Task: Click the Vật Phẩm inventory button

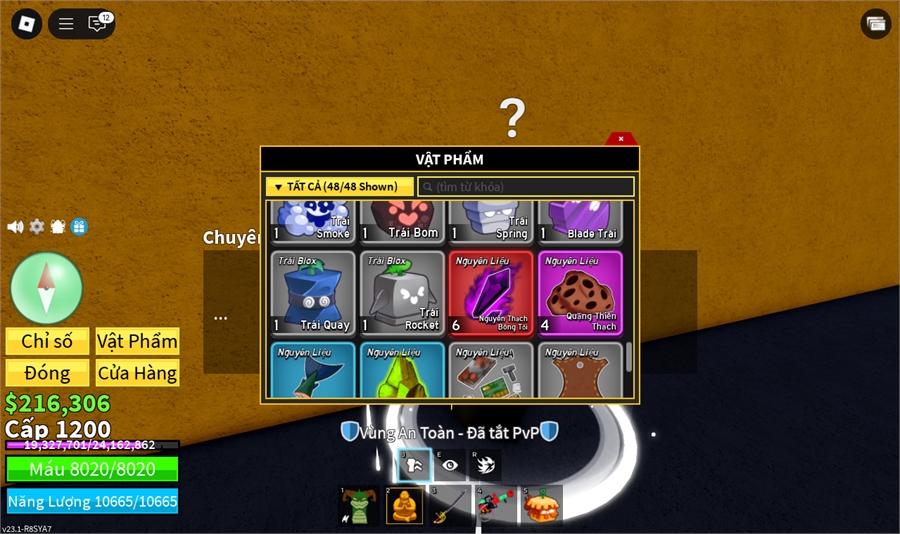Action: pos(137,341)
